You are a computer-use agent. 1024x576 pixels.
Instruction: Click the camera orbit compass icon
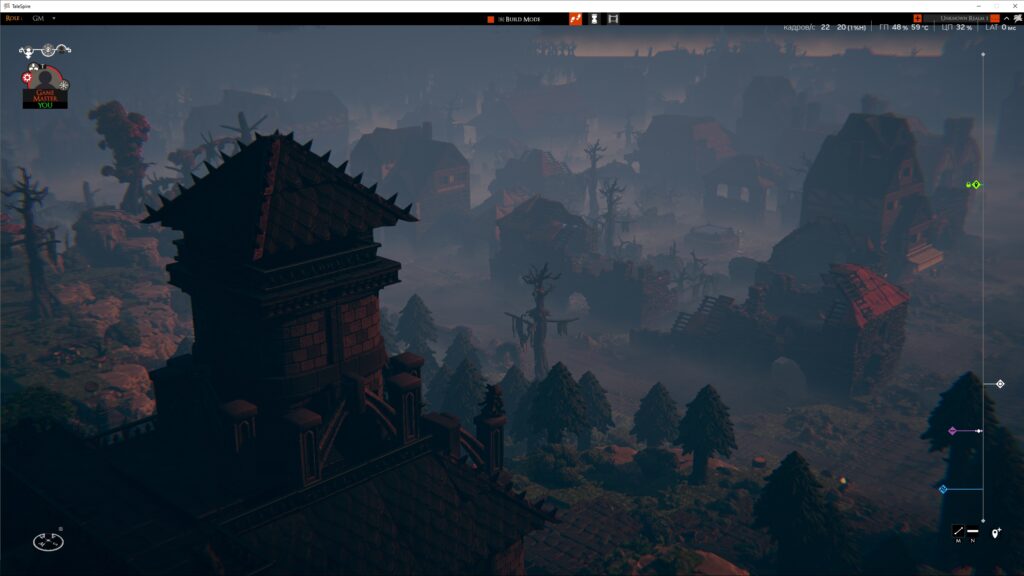coord(48,540)
